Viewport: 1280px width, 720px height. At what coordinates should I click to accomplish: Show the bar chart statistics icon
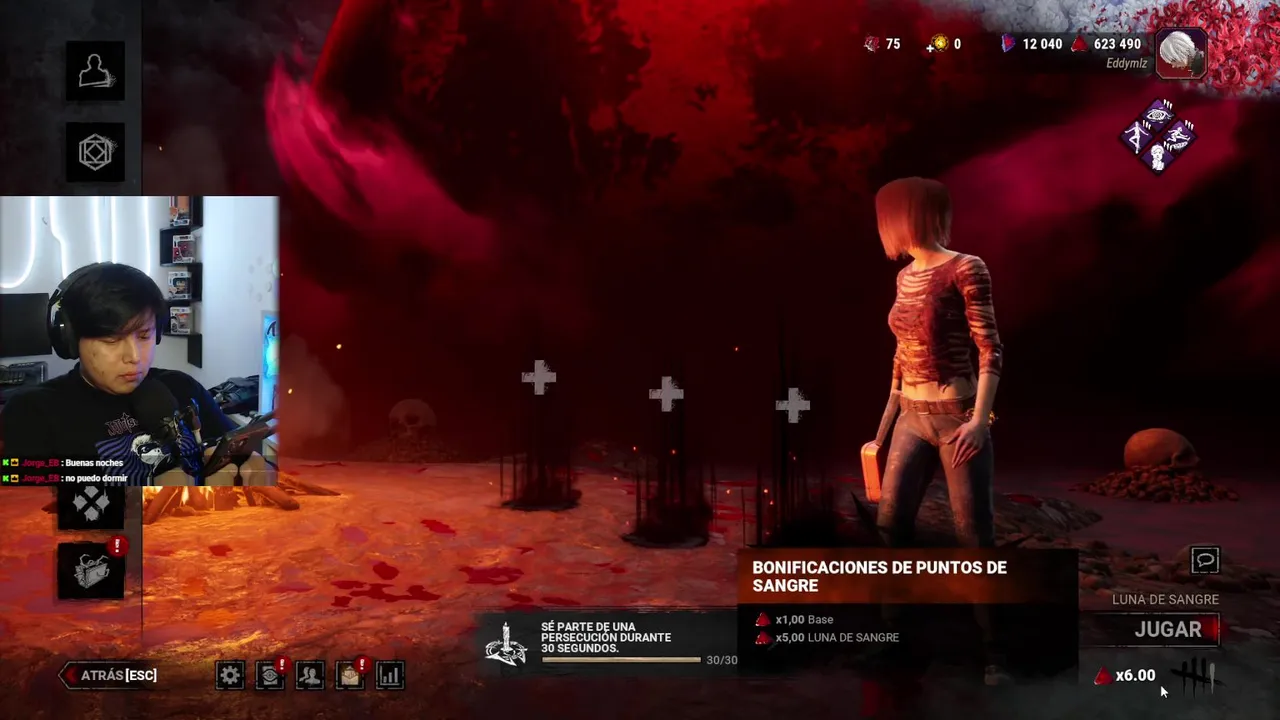point(389,675)
